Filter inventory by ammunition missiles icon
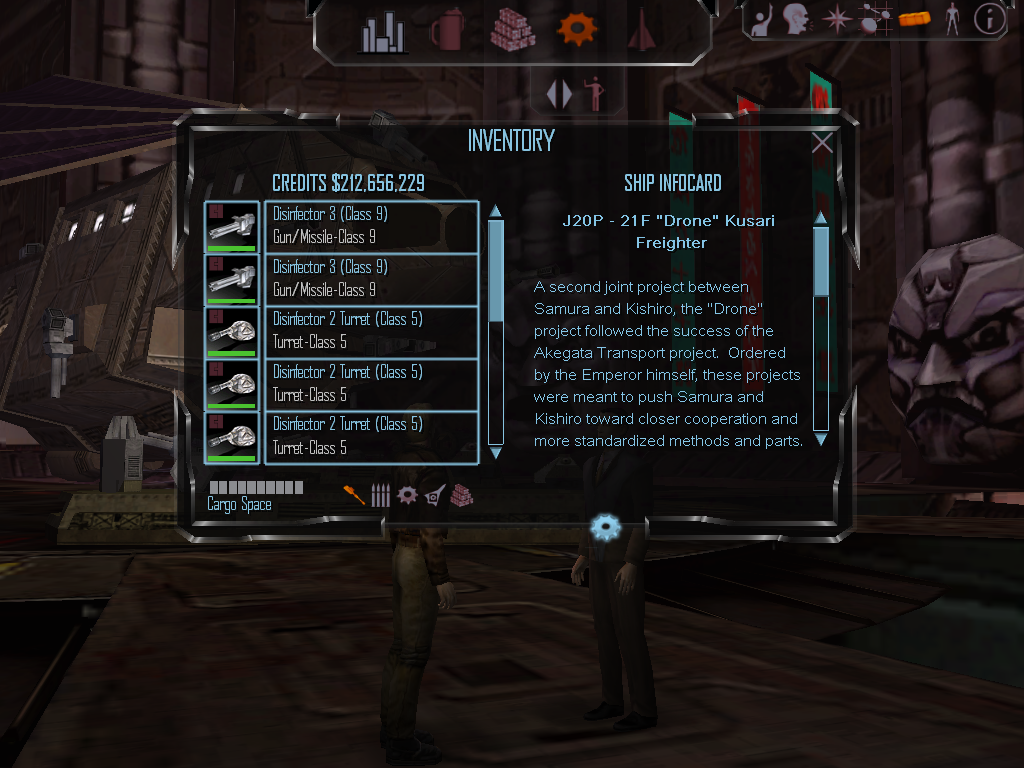 coord(380,495)
